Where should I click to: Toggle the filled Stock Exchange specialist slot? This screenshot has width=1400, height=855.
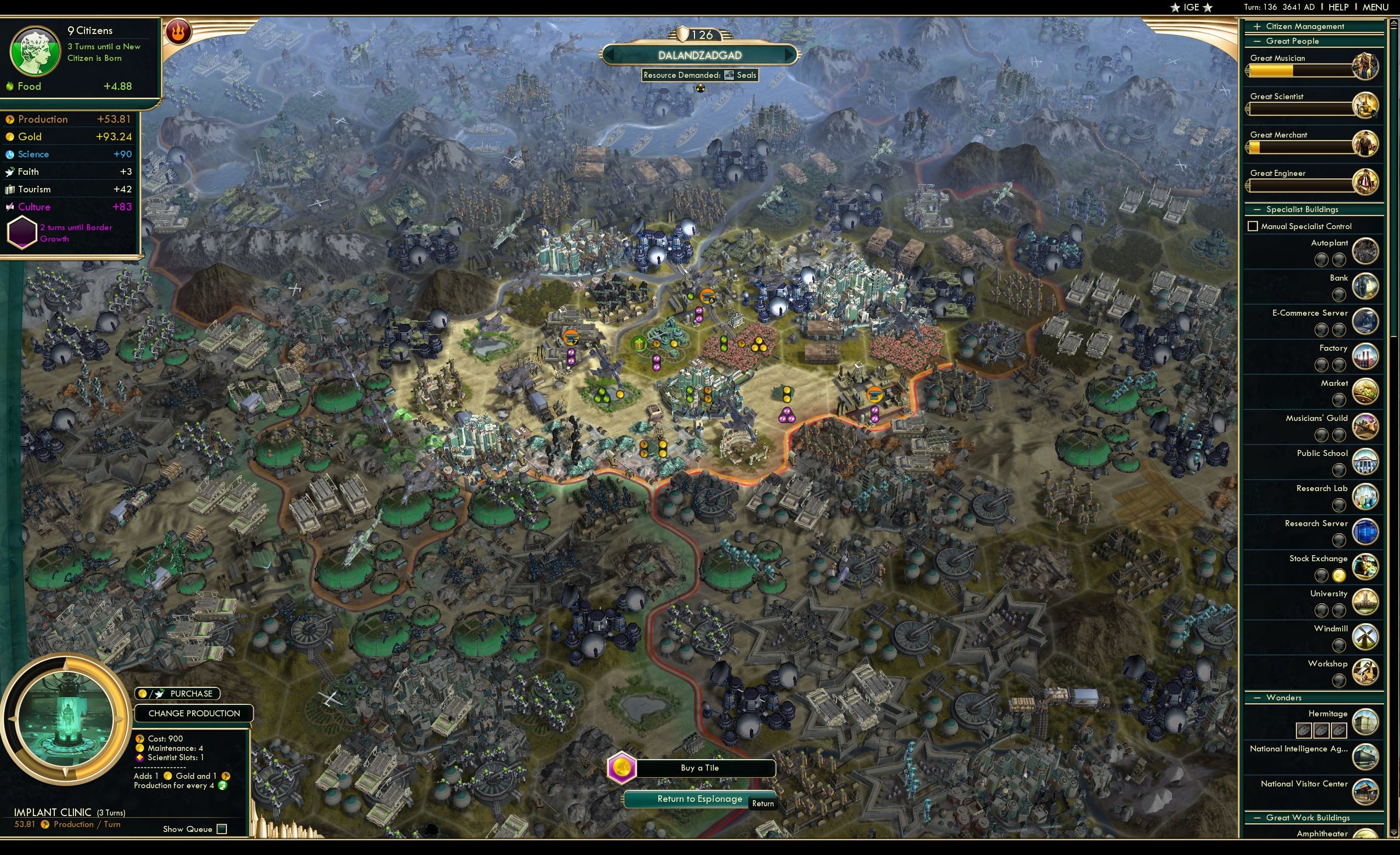[x=1340, y=575]
